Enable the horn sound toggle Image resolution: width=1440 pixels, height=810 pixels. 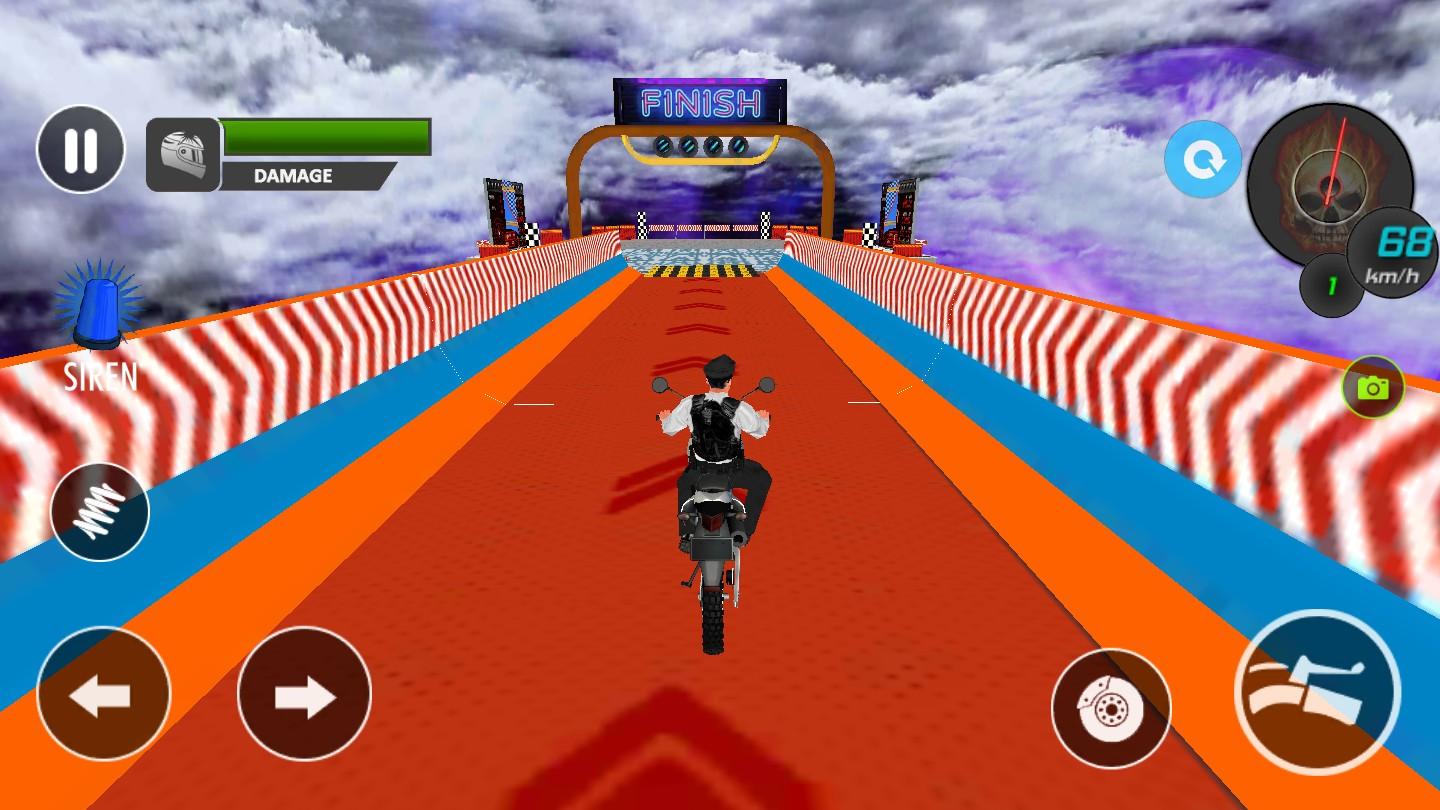pyautogui.click(x=100, y=511)
